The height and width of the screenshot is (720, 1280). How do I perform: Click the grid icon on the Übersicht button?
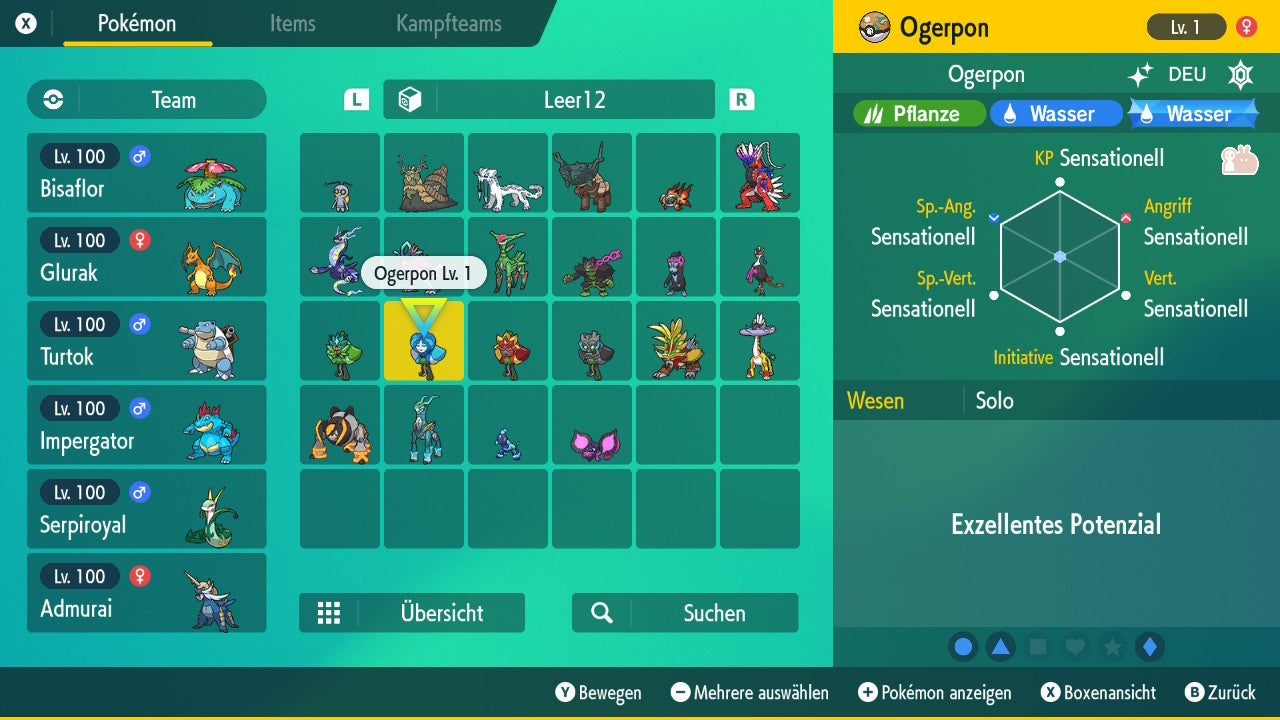pos(330,613)
